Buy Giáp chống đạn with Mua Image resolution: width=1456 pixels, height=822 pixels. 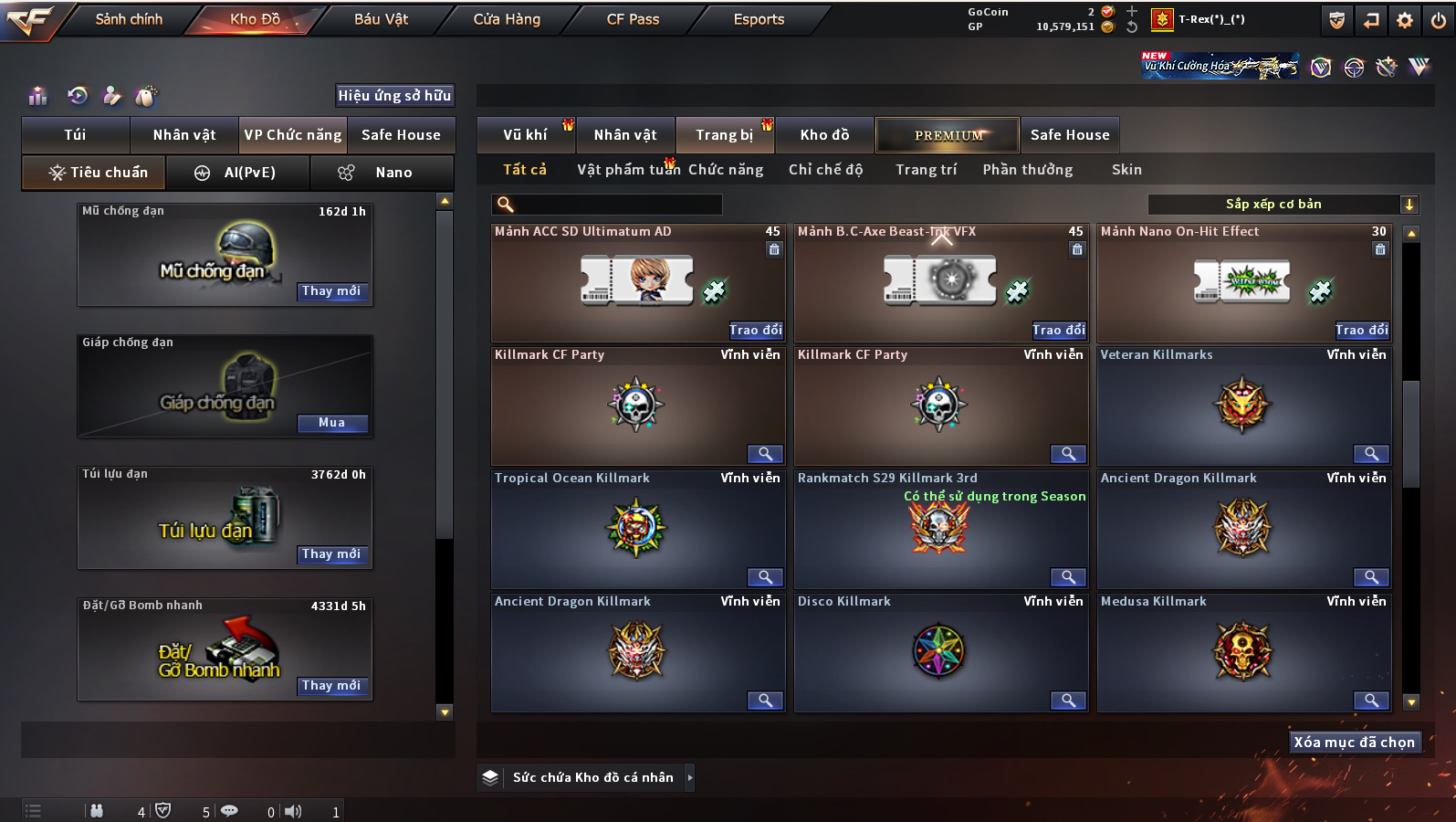(331, 423)
